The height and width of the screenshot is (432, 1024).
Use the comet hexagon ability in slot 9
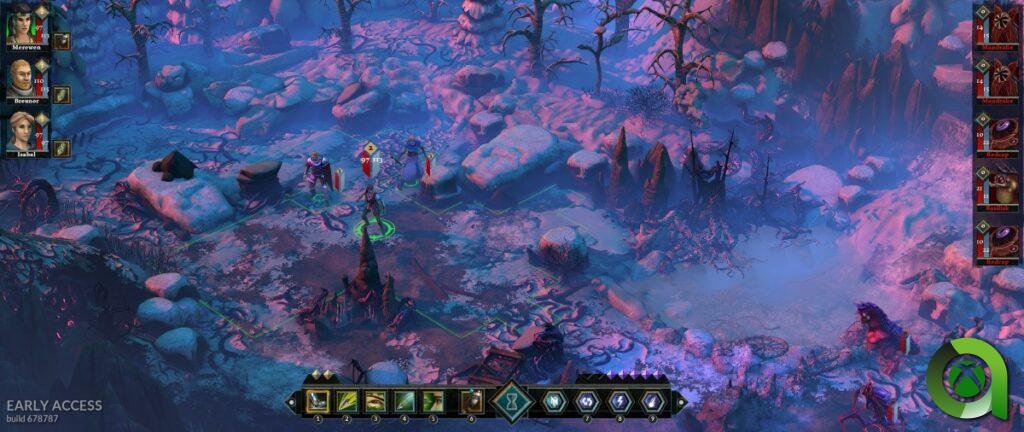click(x=652, y=401)
